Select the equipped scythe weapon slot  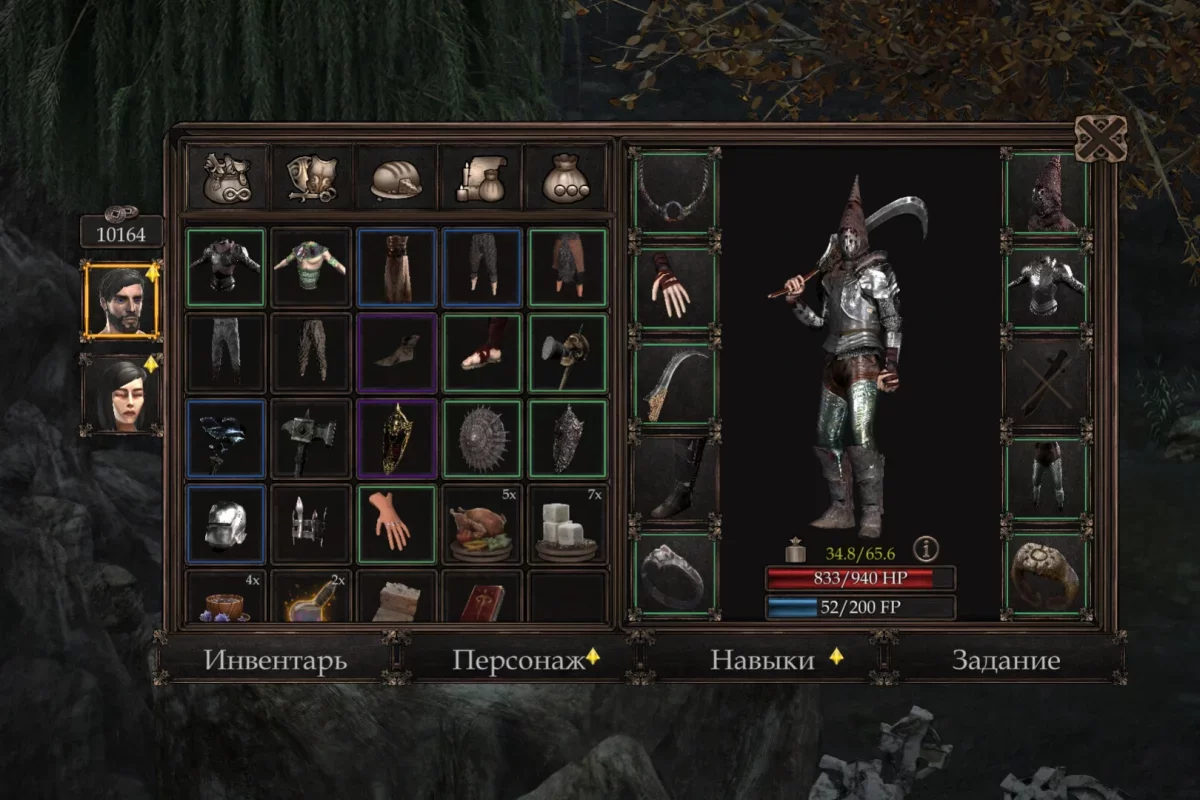(x=674, y=386)
